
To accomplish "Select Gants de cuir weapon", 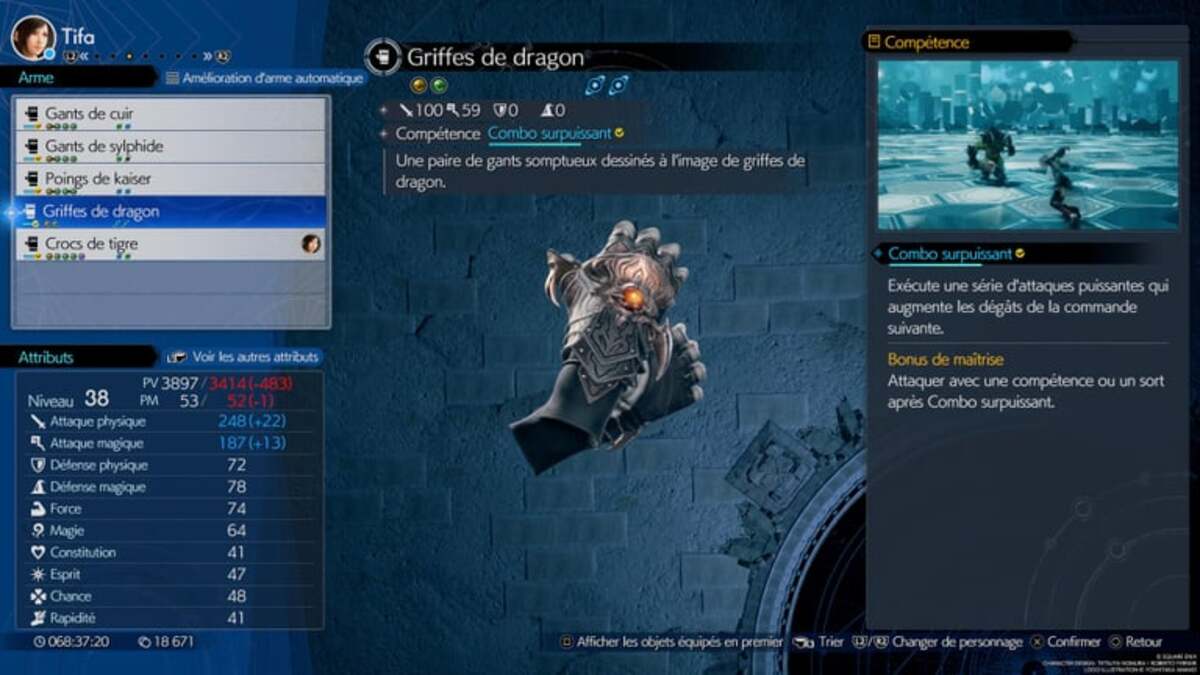I will pyautogui.click(x=172, y=114).
